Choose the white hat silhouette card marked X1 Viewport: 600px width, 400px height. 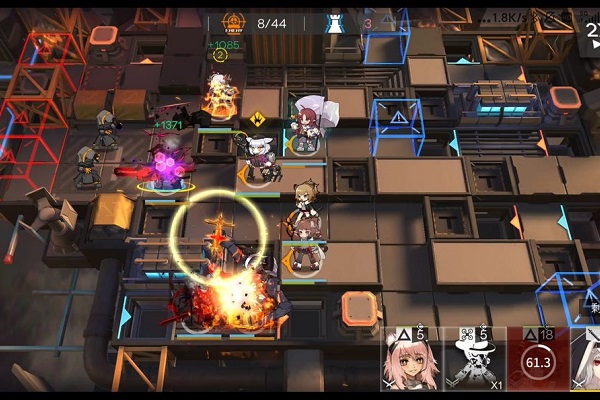474,360
